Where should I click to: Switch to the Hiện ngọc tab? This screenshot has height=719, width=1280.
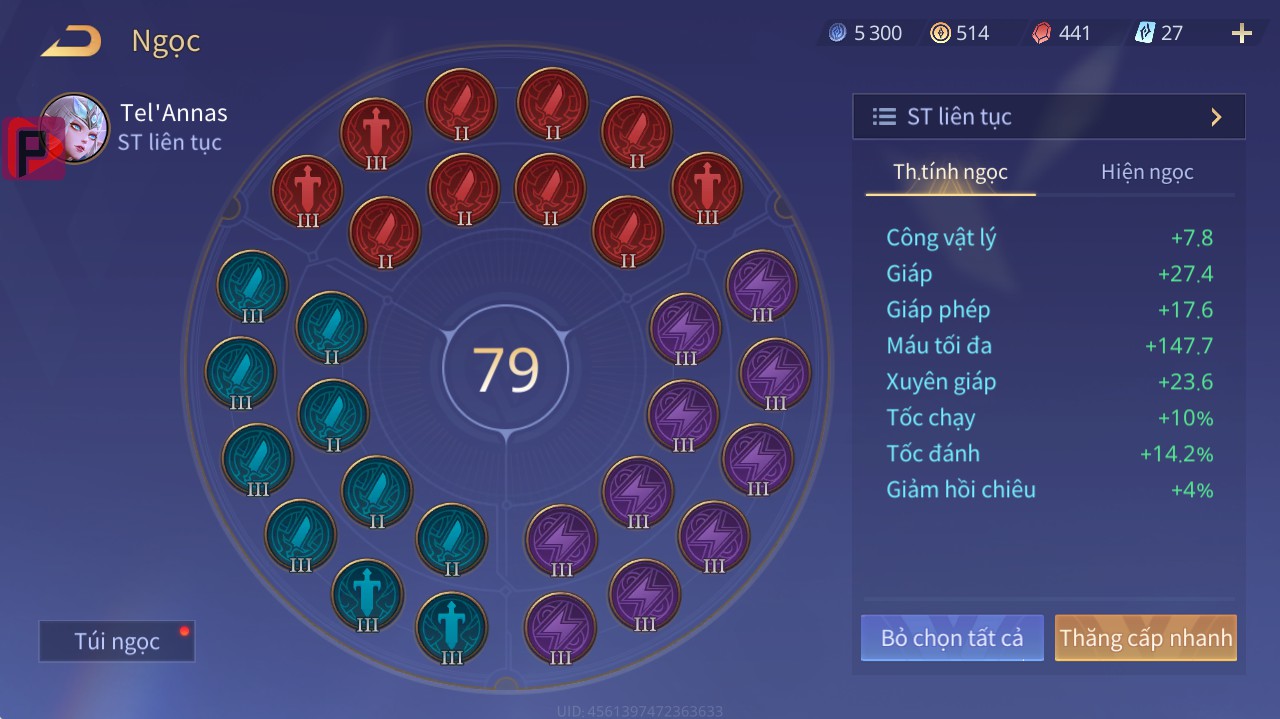tap(1147, 172)
